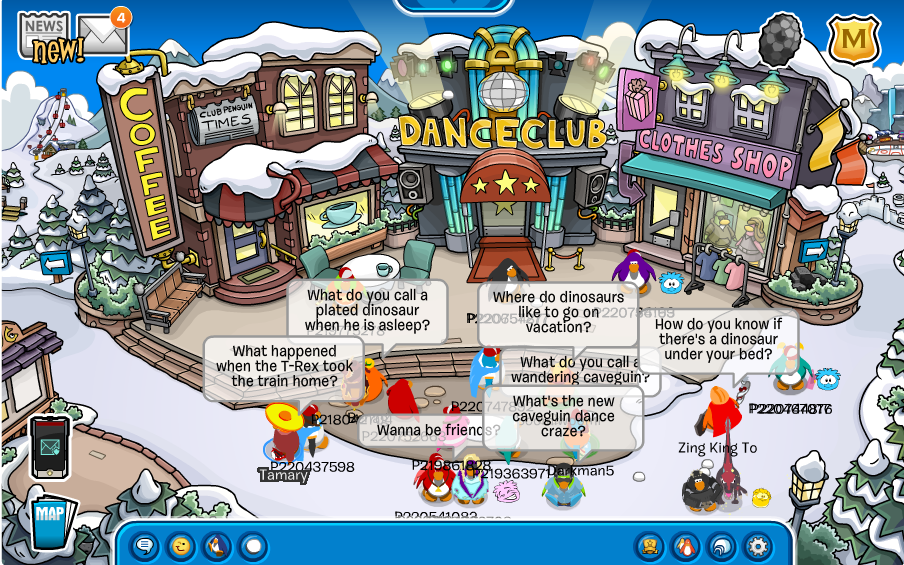This screenshot has height=565, width=904.
Task: Open the speech bubble chat menu
Action: tap(145, 546)
